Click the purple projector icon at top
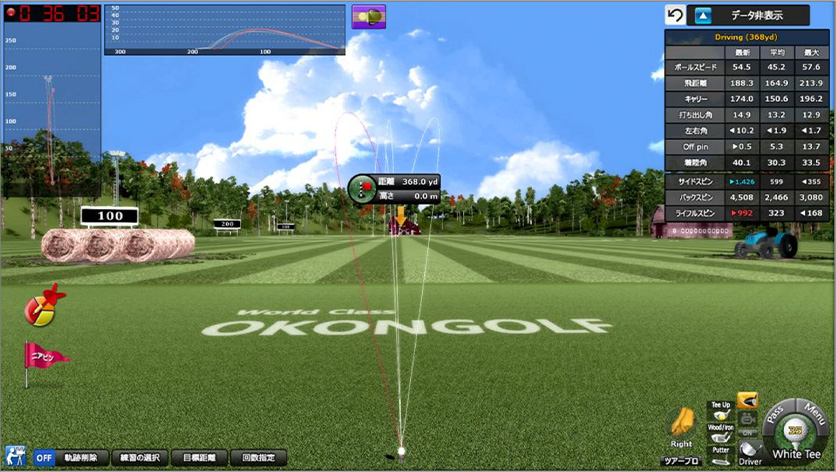This screenshot has height=472, width=836. [368, 16]
